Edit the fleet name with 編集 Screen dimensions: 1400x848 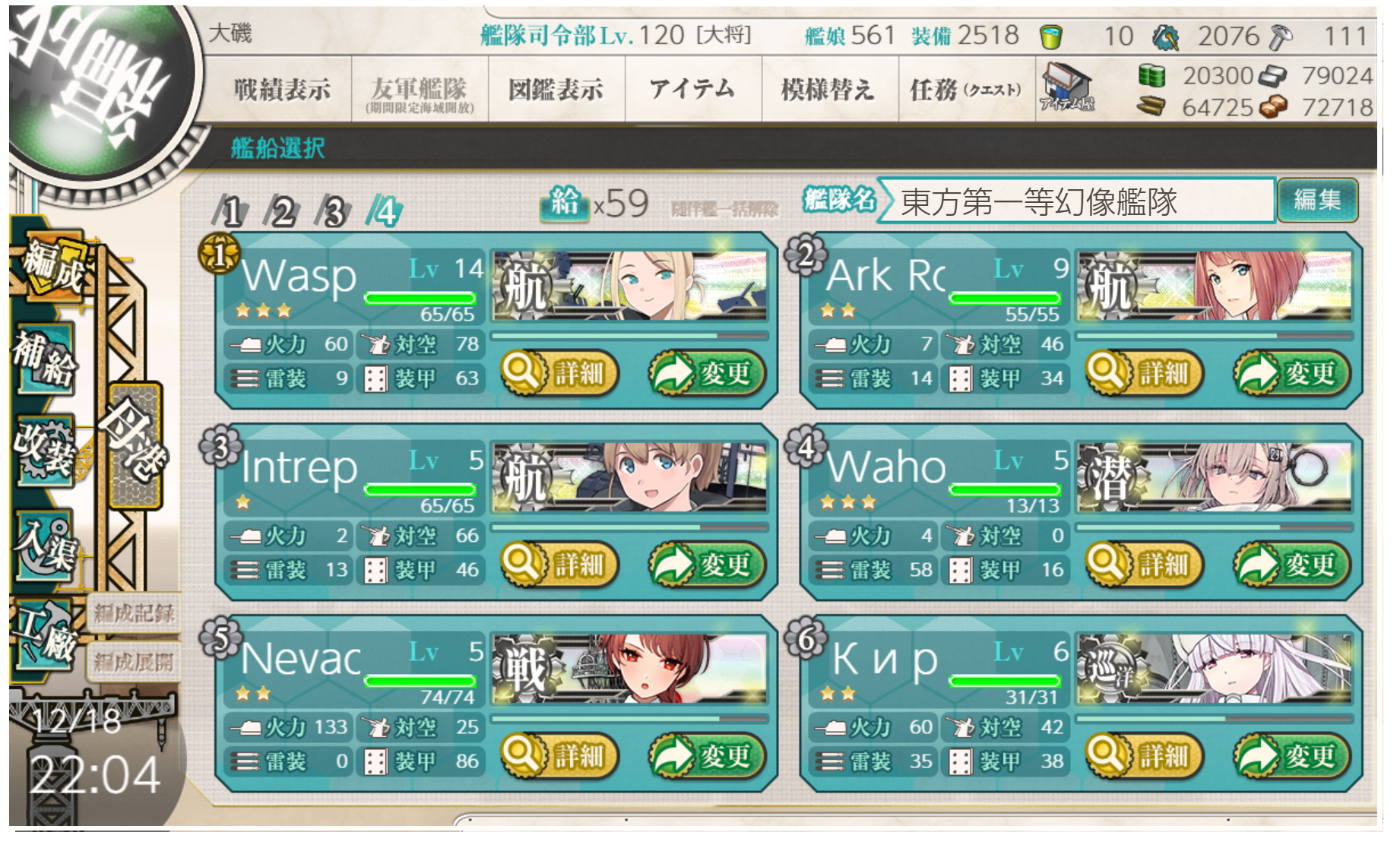point(1317,201)
